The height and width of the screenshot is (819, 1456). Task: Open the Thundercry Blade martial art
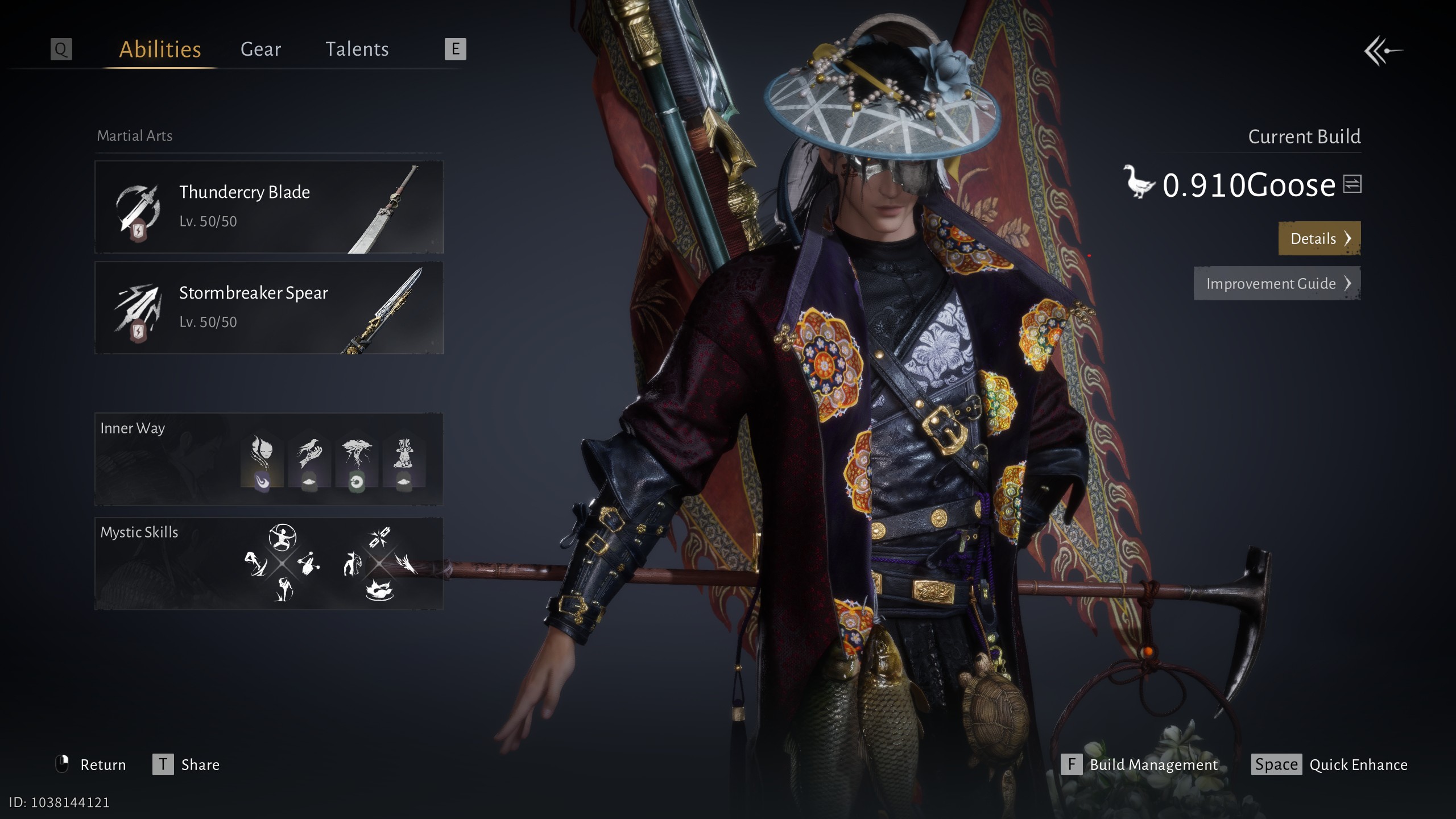click(269, 207)
